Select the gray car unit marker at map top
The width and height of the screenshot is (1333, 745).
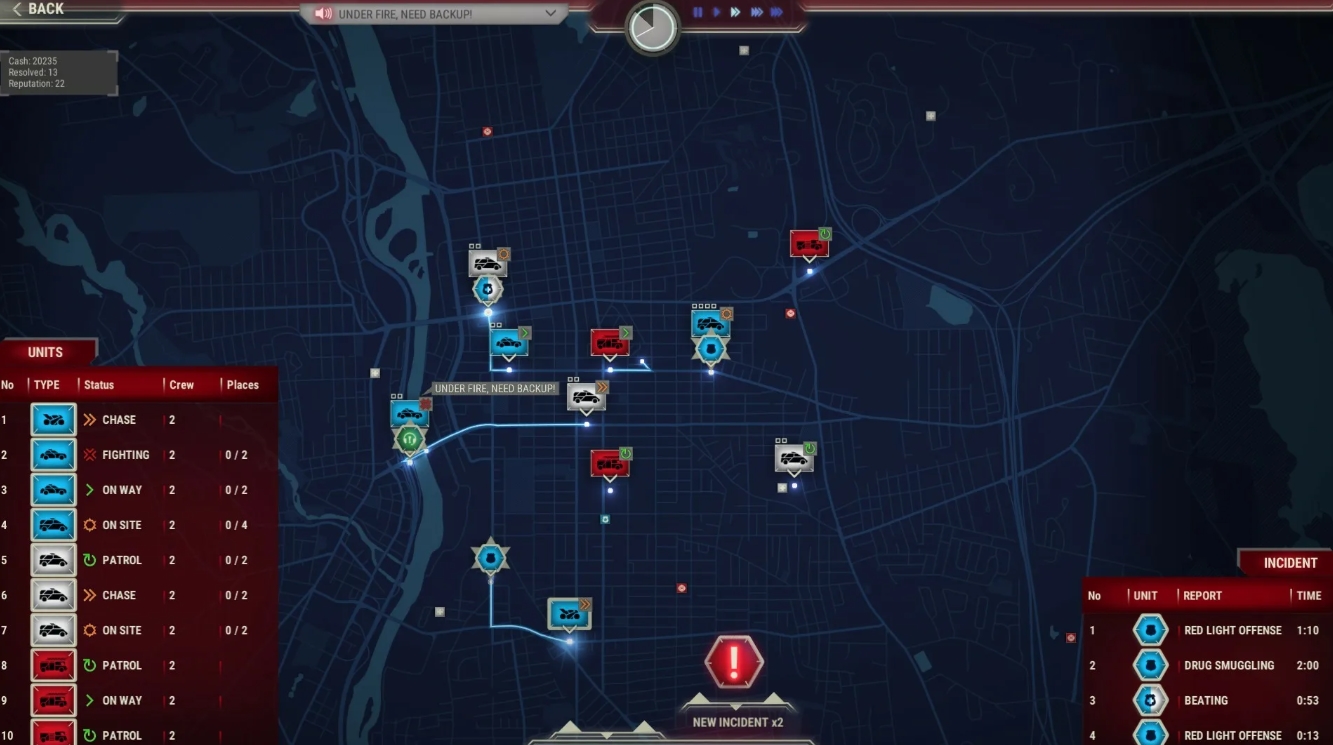point(487,262)
